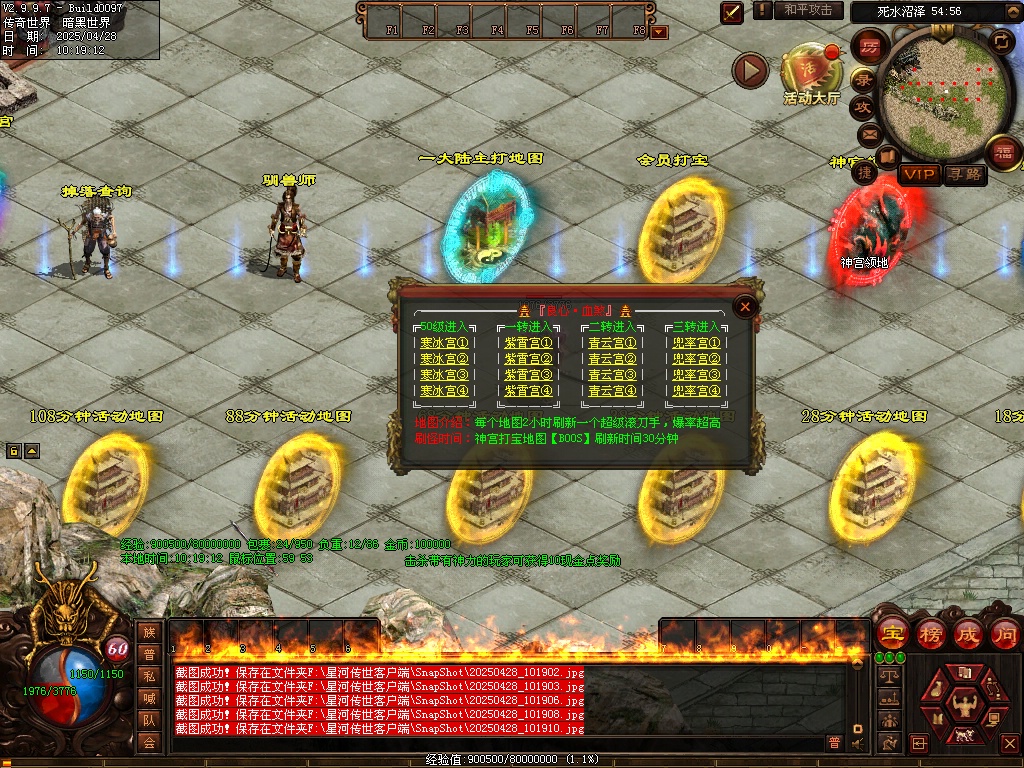1024x768 pixels.
Task: Open the 榜 ranking menu button
Action: point(930,634)
